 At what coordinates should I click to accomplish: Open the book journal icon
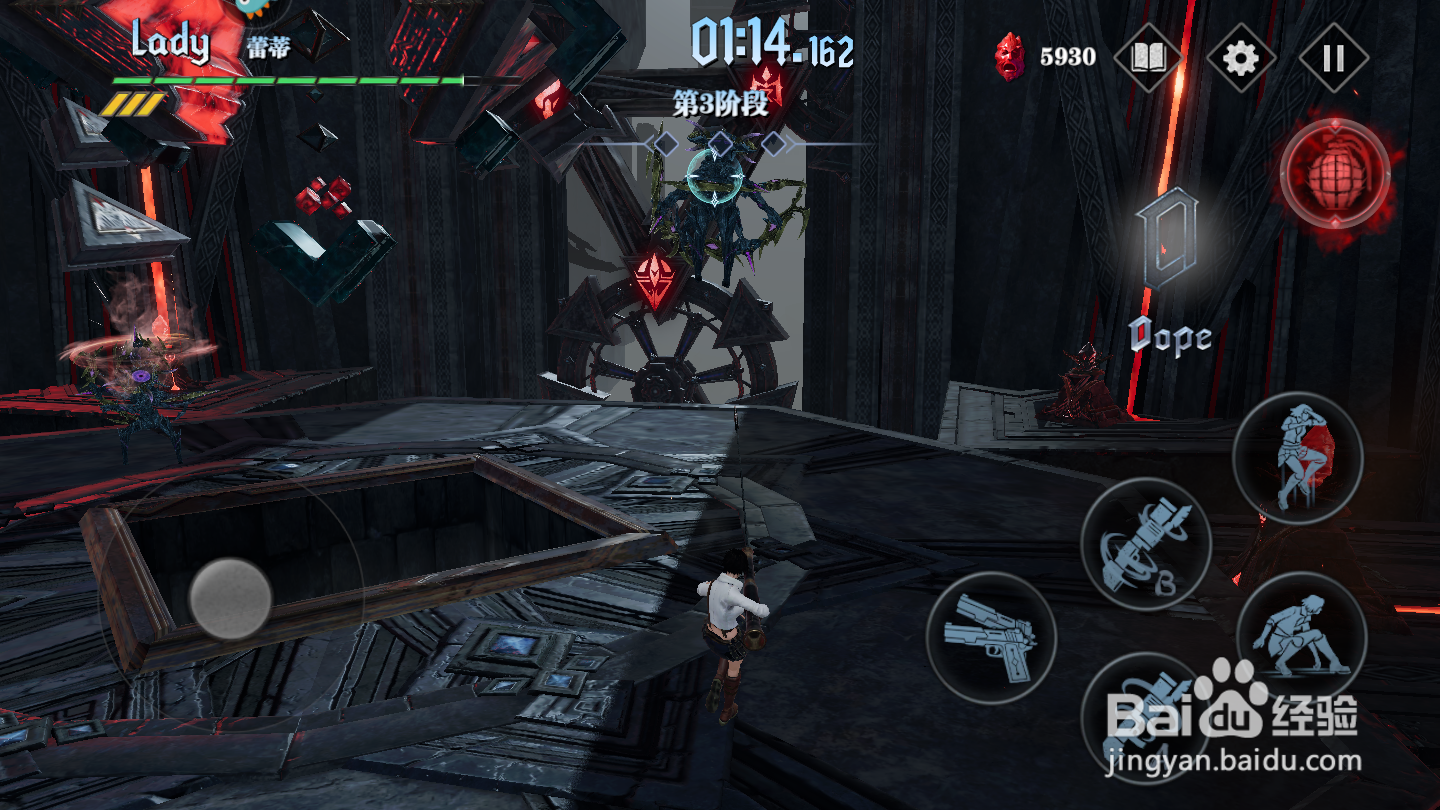tap(1148, 58)
